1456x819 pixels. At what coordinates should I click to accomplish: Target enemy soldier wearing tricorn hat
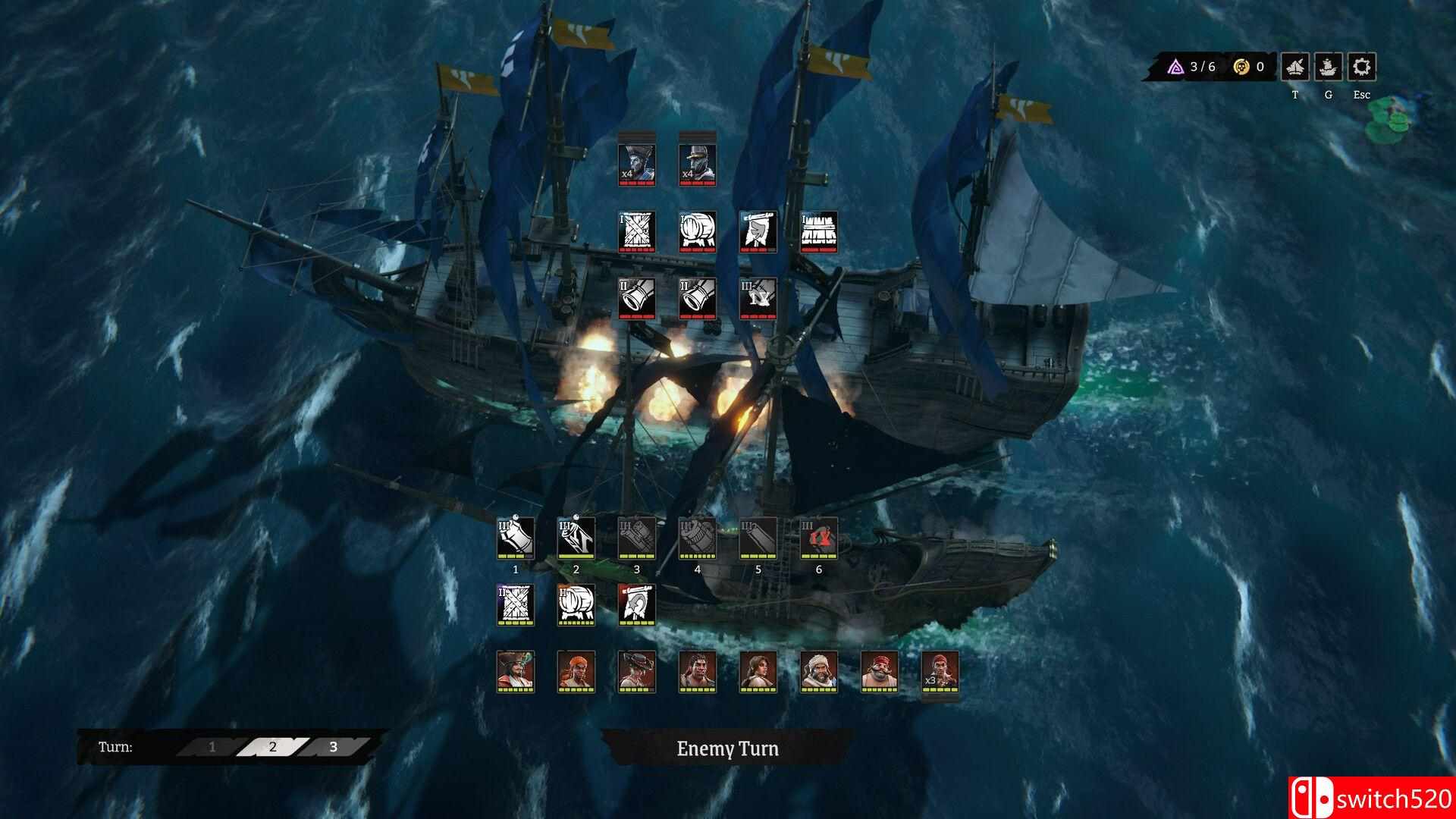click(x=637, y=164)
